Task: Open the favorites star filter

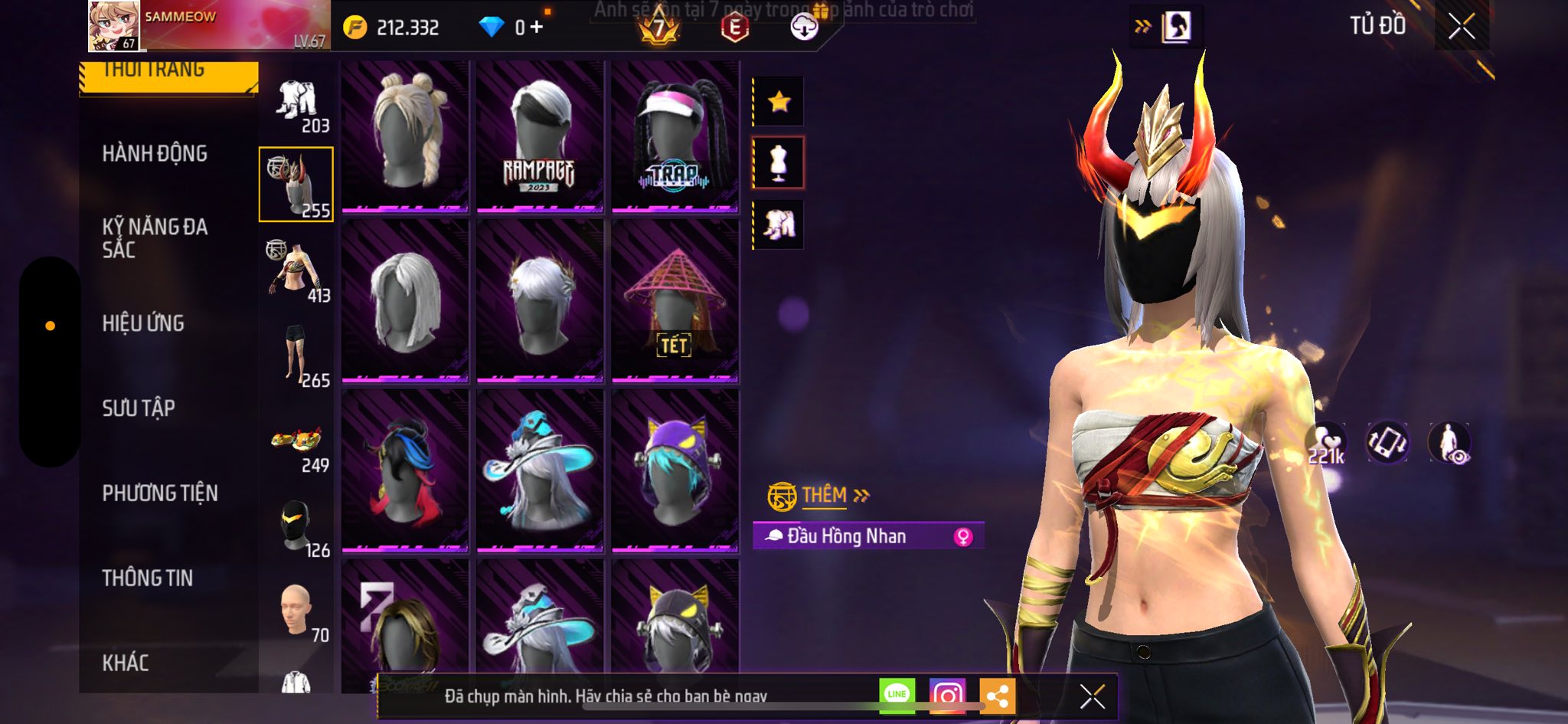Action: 779,101
